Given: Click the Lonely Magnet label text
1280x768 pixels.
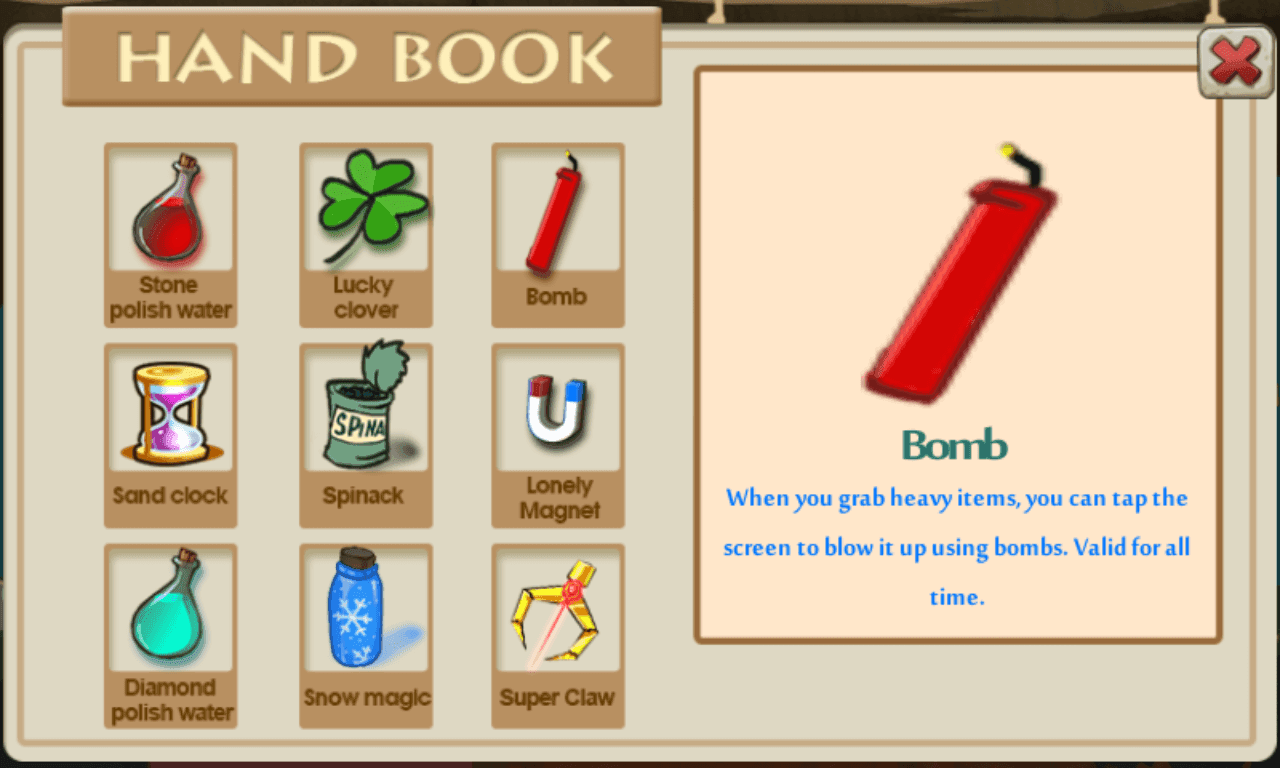Looking at the screenshot, I should pyautogui.click(x=558, y=498).
